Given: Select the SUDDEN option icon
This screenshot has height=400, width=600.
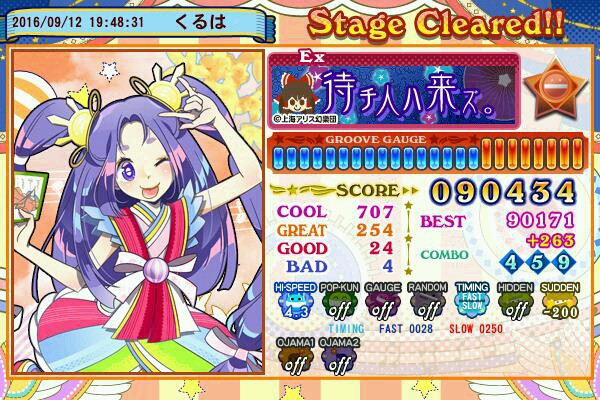Looking at the screenshot, I should coord(561,302).
